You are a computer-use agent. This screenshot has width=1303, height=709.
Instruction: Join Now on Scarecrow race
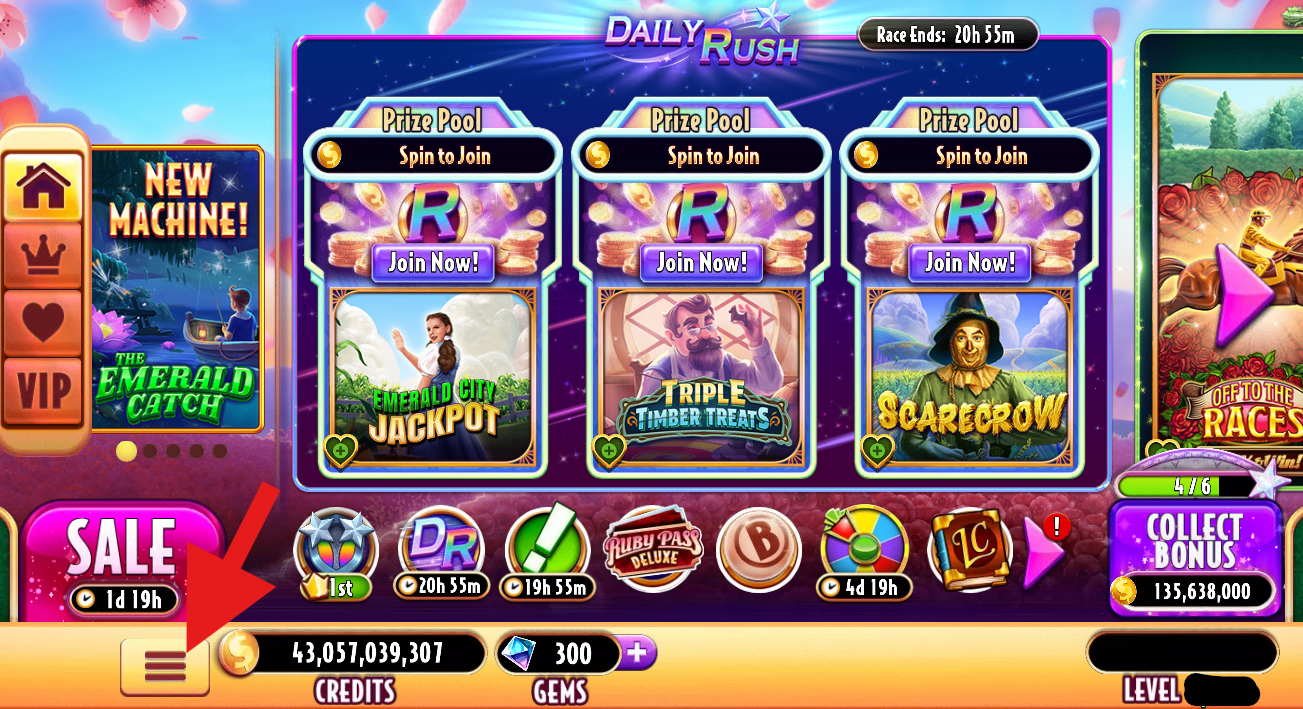coord(970,263)
